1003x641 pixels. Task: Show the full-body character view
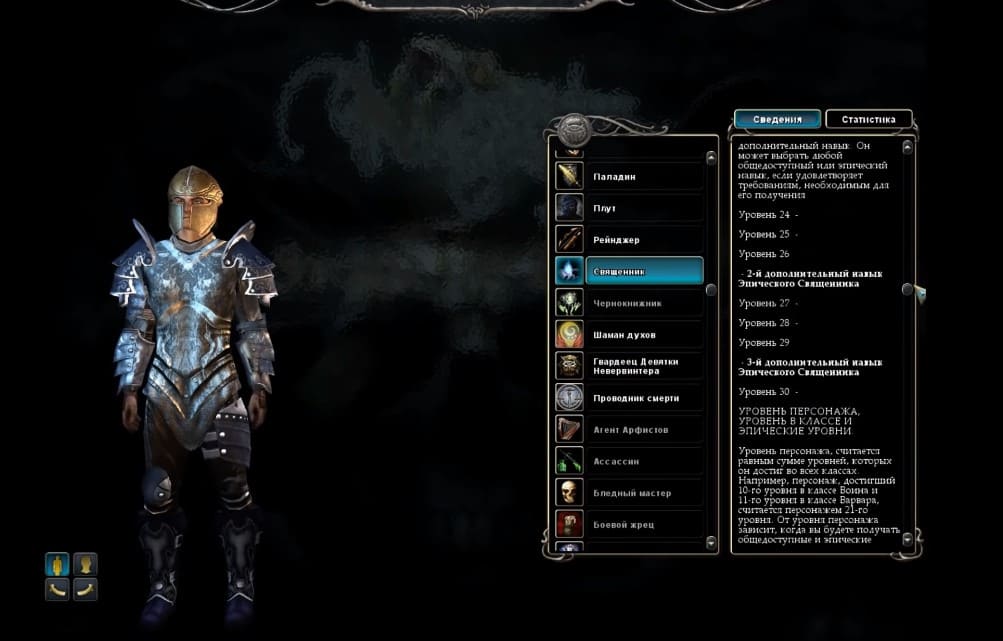(57, 564)
